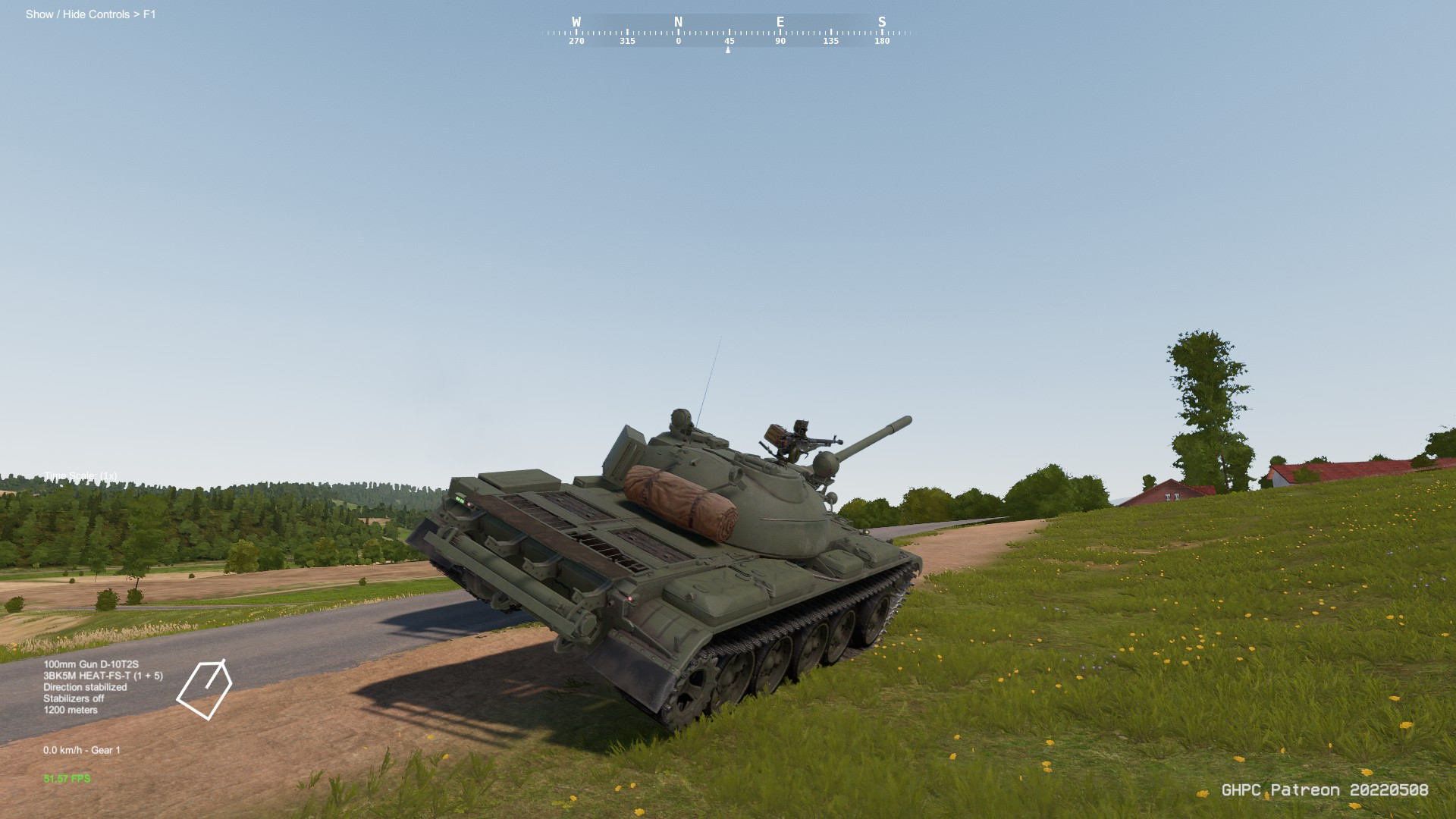The width and height of the screenshot is (1456, 819).
Task: Toggle the direction stabilized indicator
Action: coord(86,686)
